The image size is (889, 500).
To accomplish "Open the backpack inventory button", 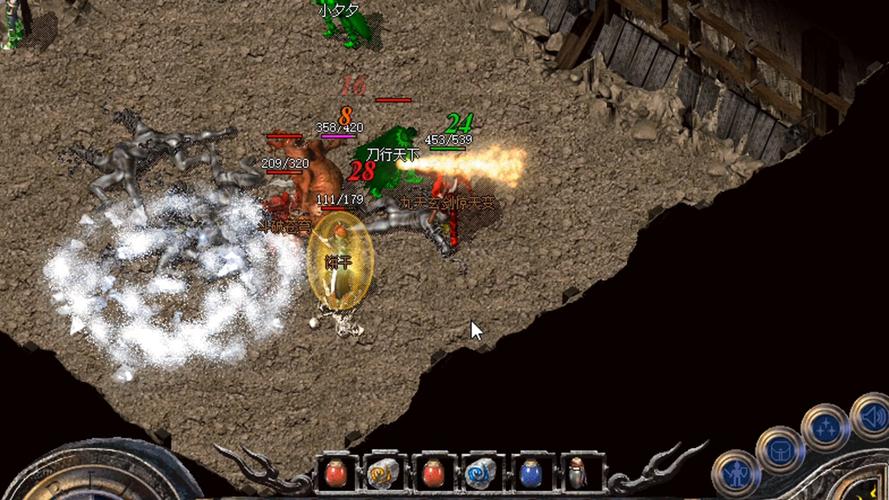I will pyautogui.click(x=780, y=450).
